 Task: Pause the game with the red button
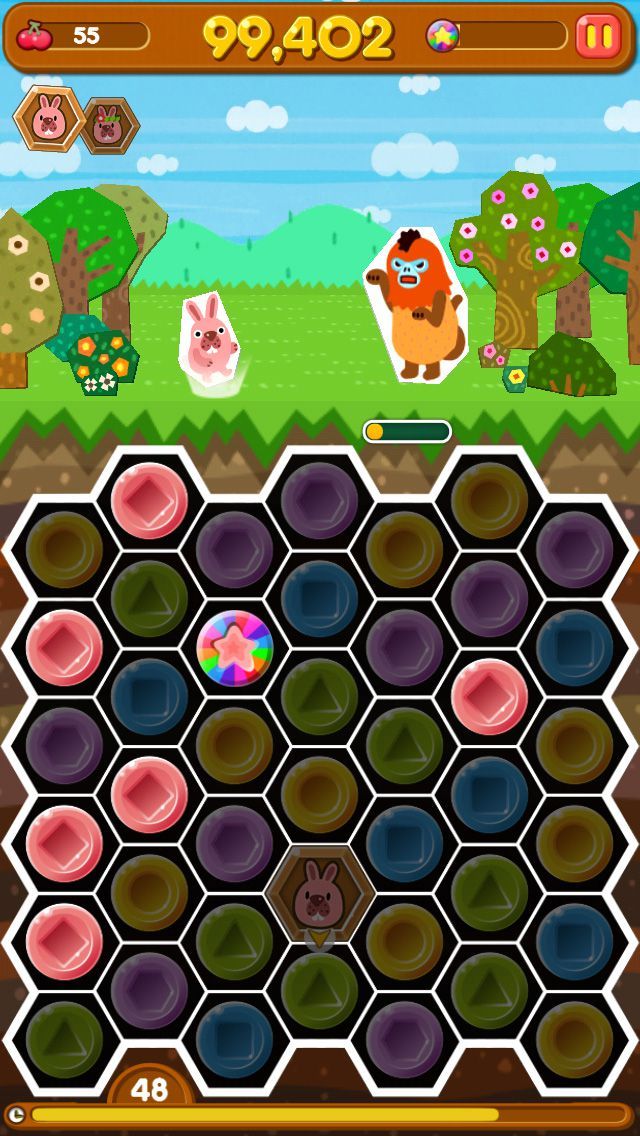click(598, 36)
